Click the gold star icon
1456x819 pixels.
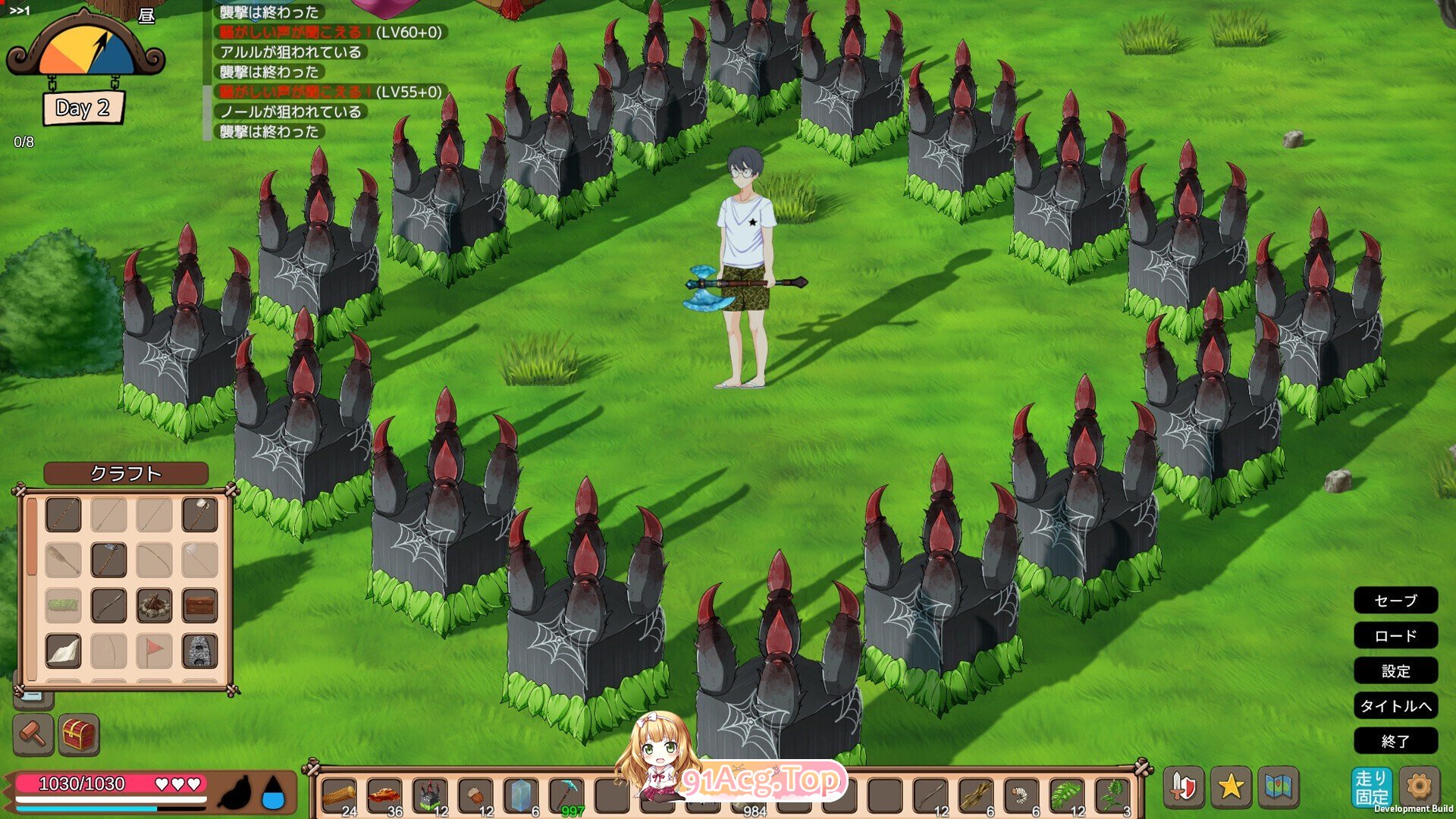1231,787
